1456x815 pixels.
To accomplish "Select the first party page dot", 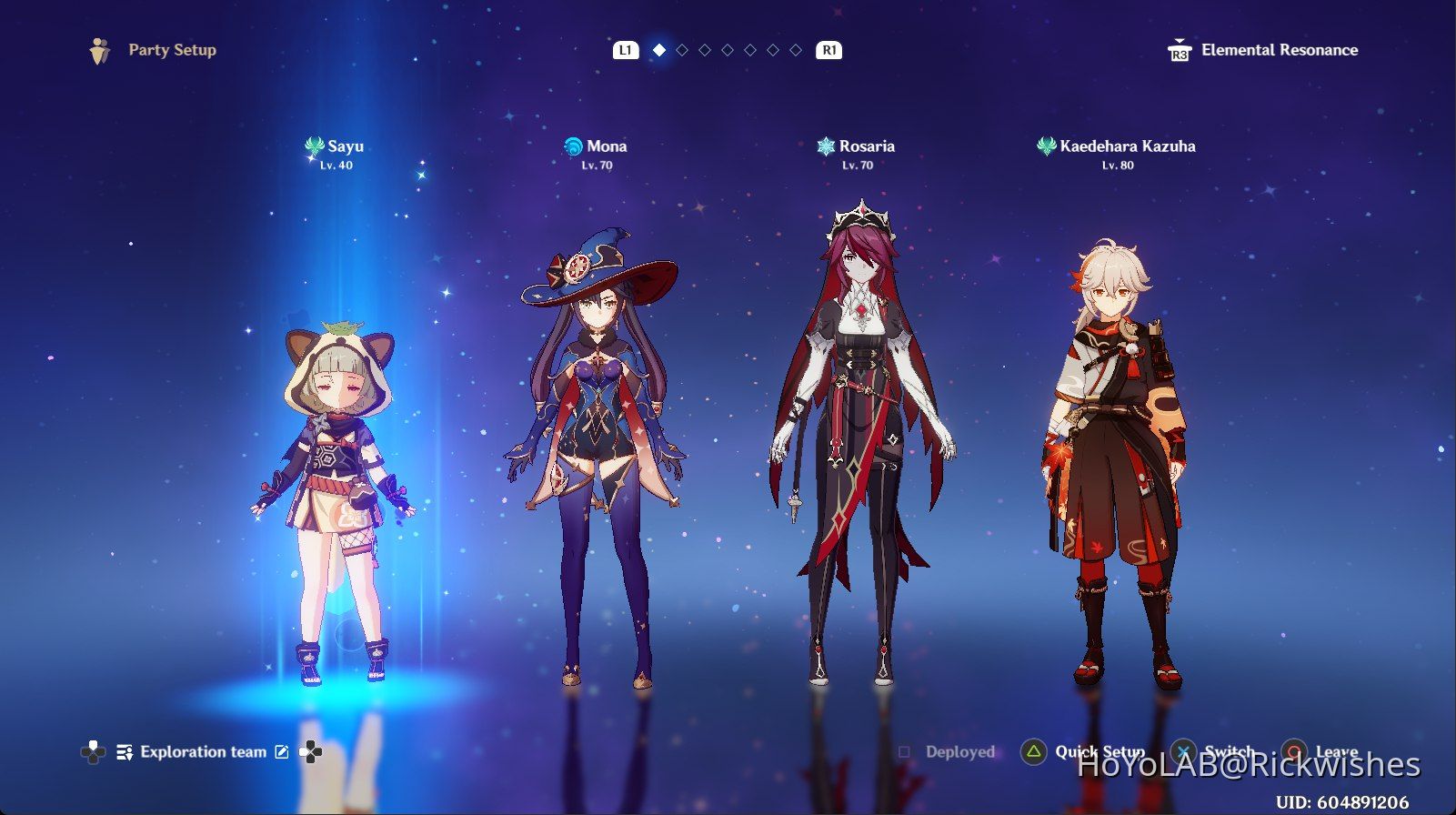I will point(659,50).
